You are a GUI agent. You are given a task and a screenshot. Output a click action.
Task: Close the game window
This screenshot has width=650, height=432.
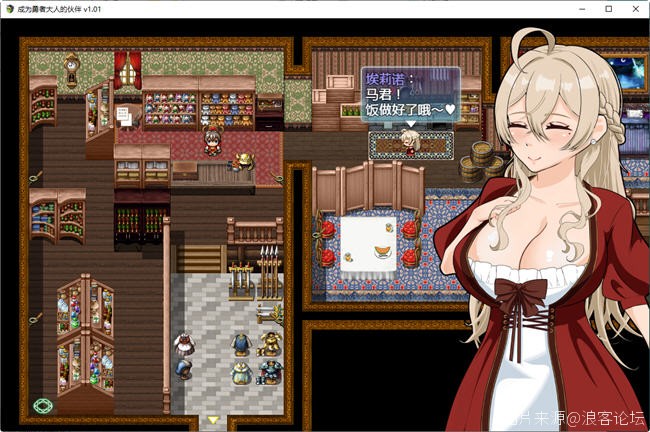[x=636, y=9]
